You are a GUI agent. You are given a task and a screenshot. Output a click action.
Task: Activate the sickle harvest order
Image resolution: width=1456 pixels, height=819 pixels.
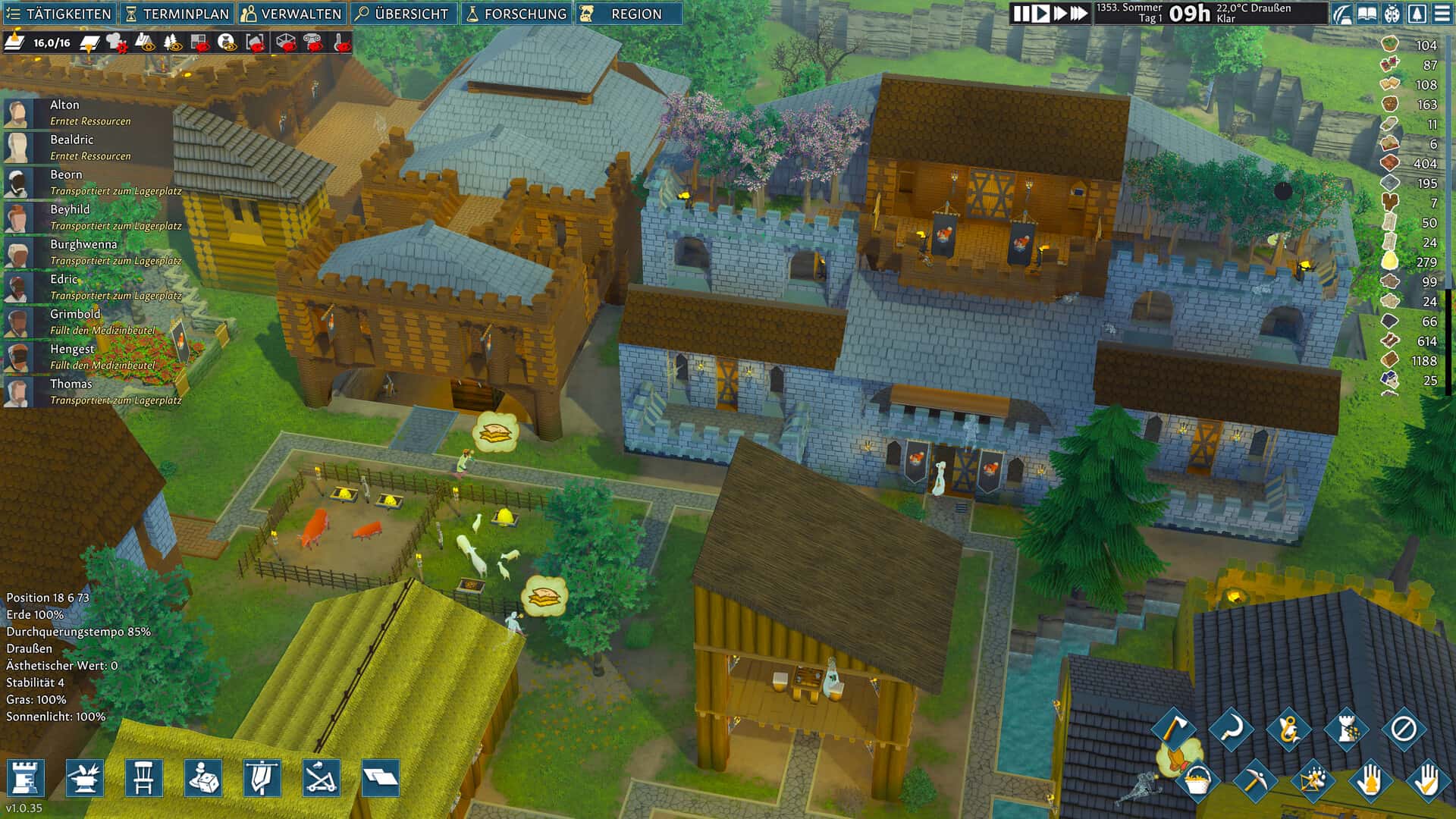(1231, 730)
